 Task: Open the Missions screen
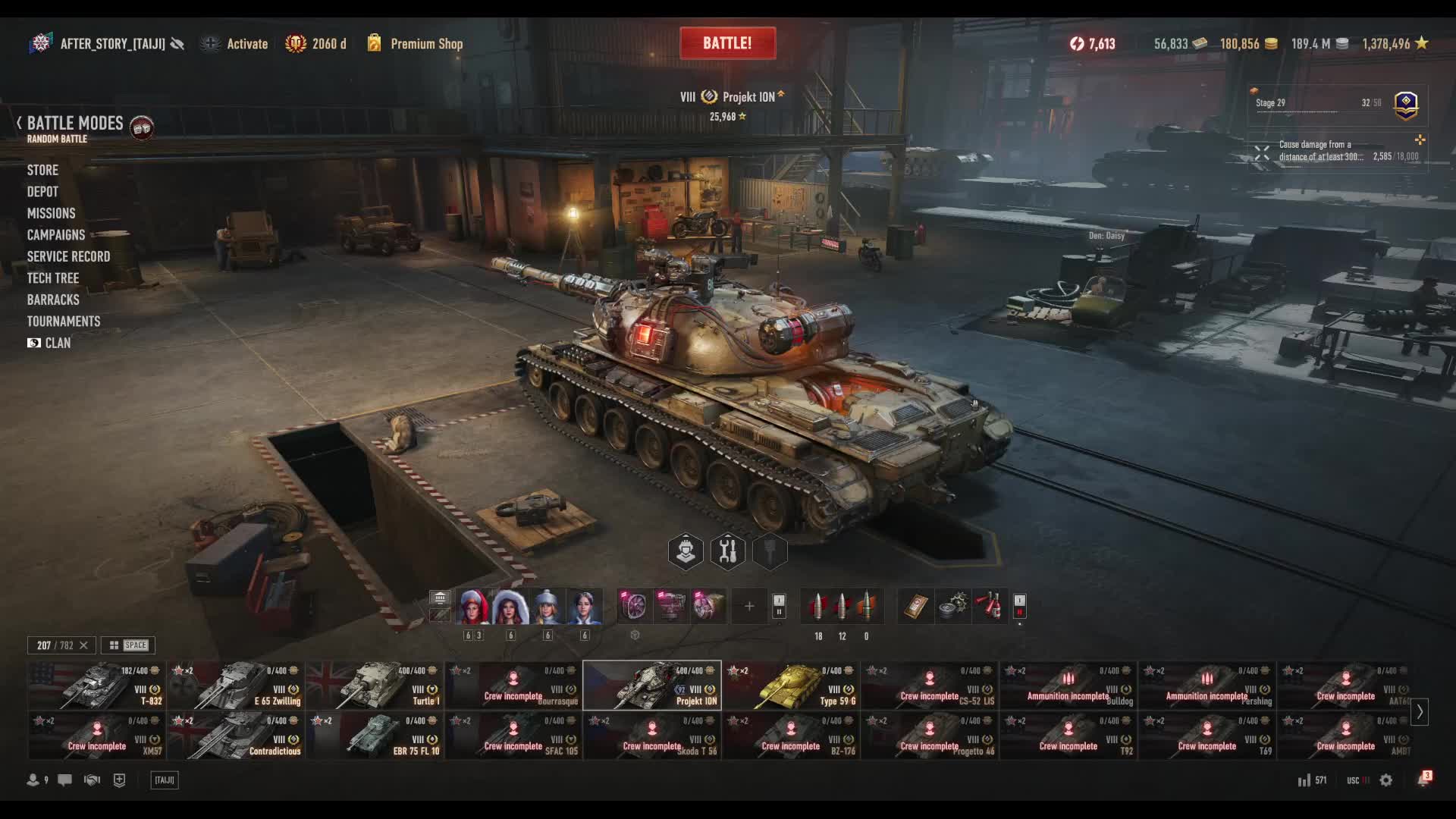point(51,214)
